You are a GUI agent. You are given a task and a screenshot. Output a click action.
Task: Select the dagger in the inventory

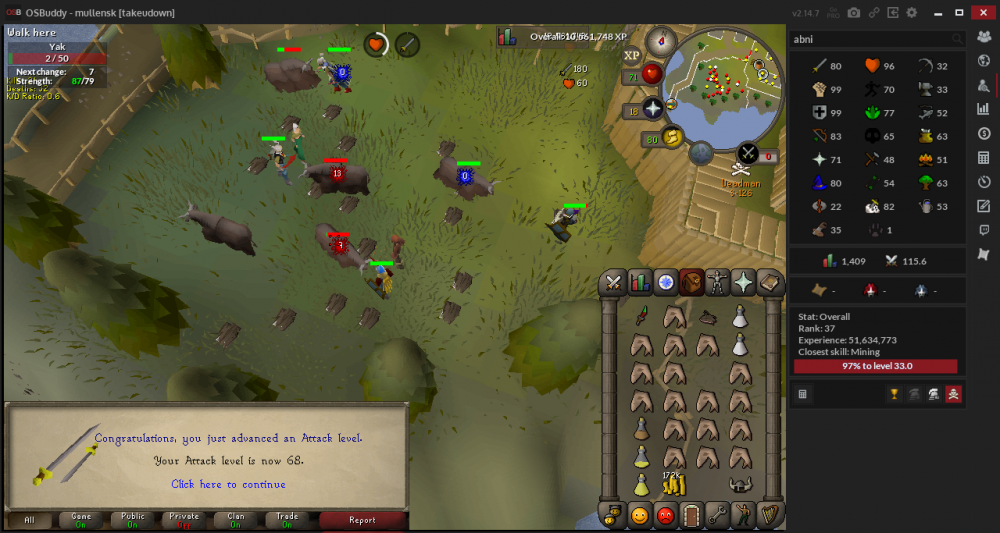pyautogui.click(x=641, y=319)
